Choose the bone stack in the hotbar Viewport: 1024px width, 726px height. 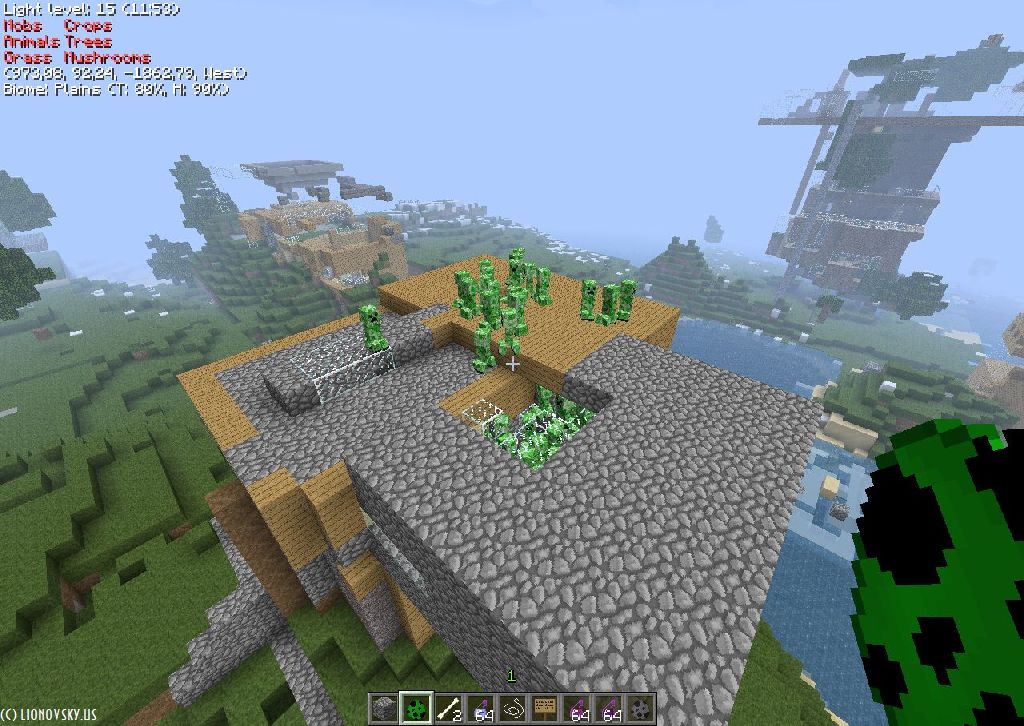pyautogui.click(x=448, y=708)
